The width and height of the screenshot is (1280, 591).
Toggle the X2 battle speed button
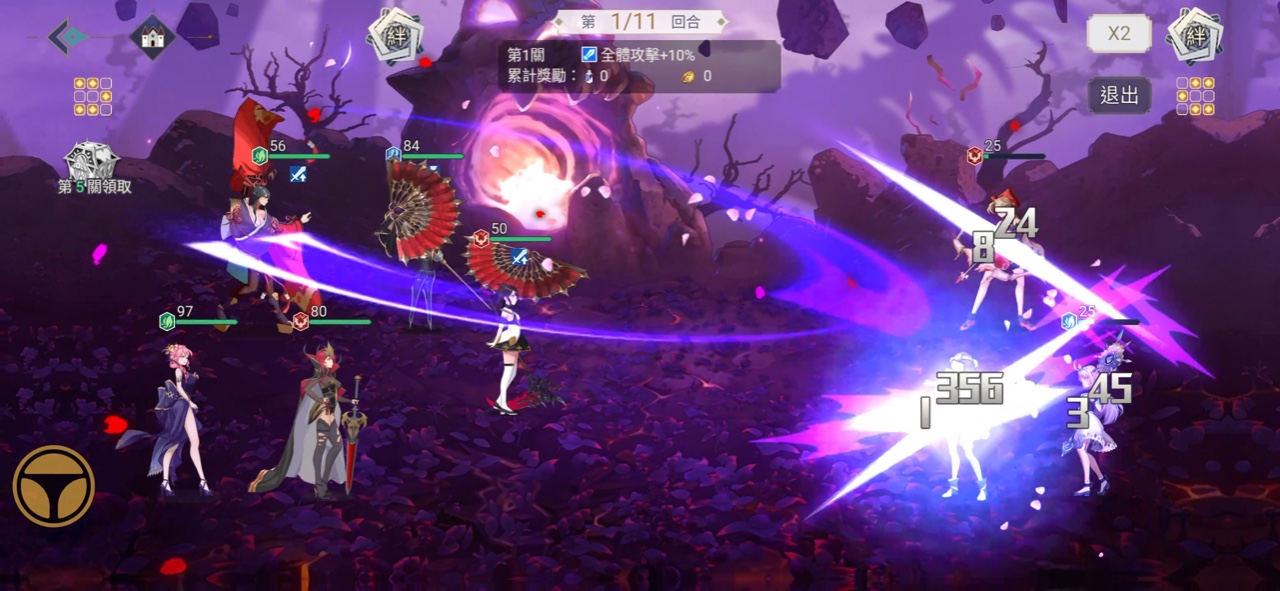click(x=1119, y=34)
